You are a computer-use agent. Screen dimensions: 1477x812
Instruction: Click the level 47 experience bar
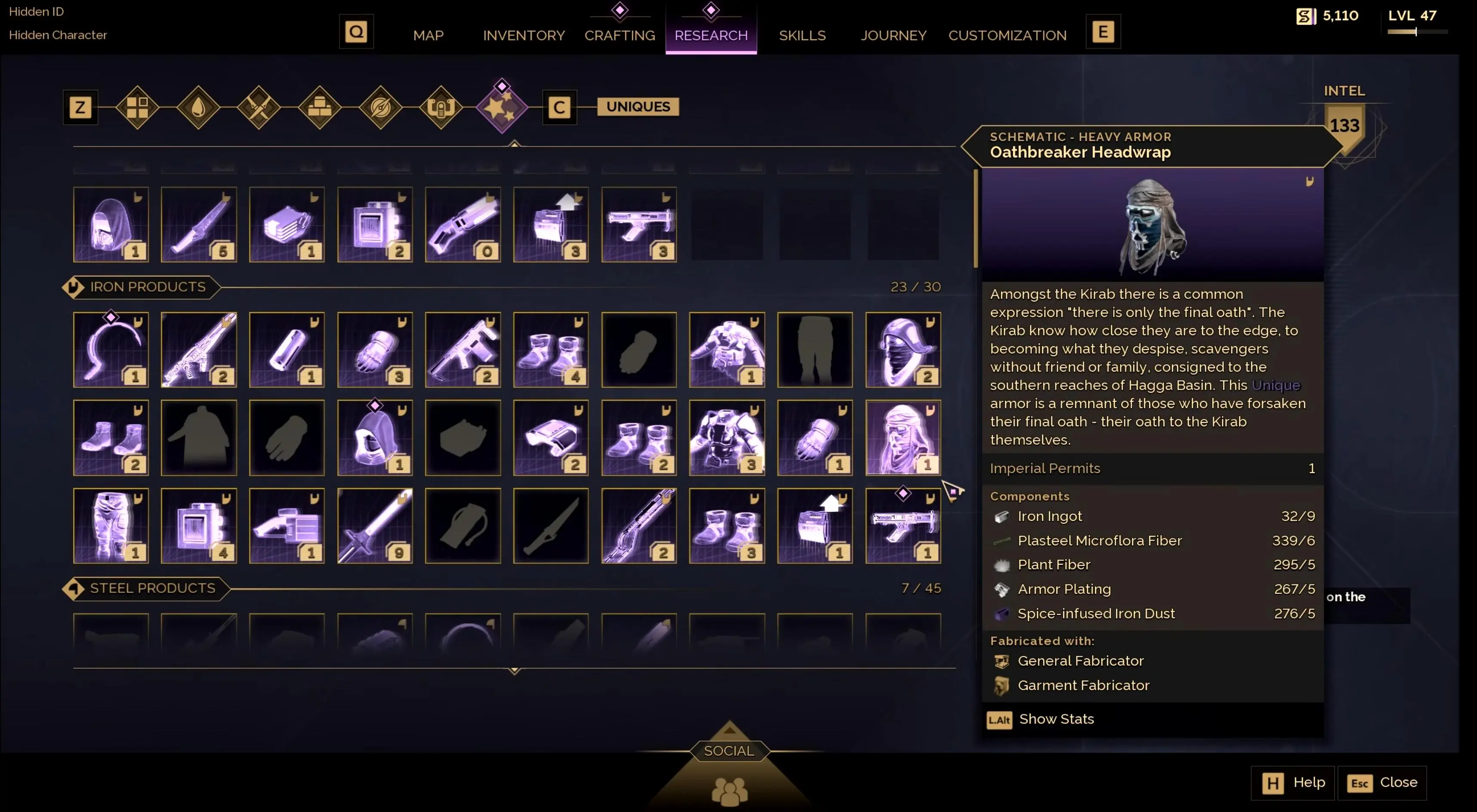(1416, 33)
